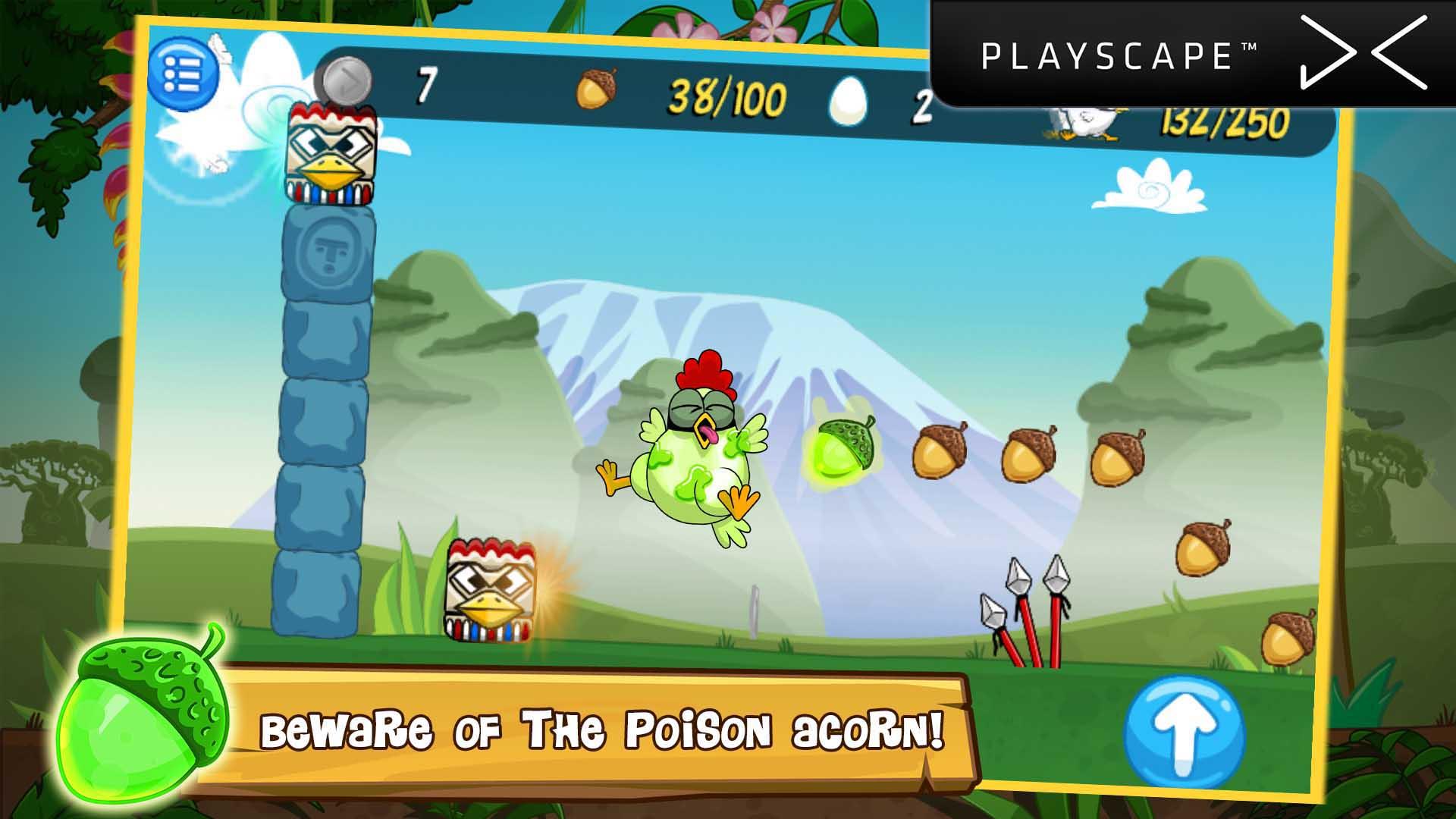Click the Playscape logo banner
The width and height of the screenshot is (1456, 819).
pos(1192,55)
